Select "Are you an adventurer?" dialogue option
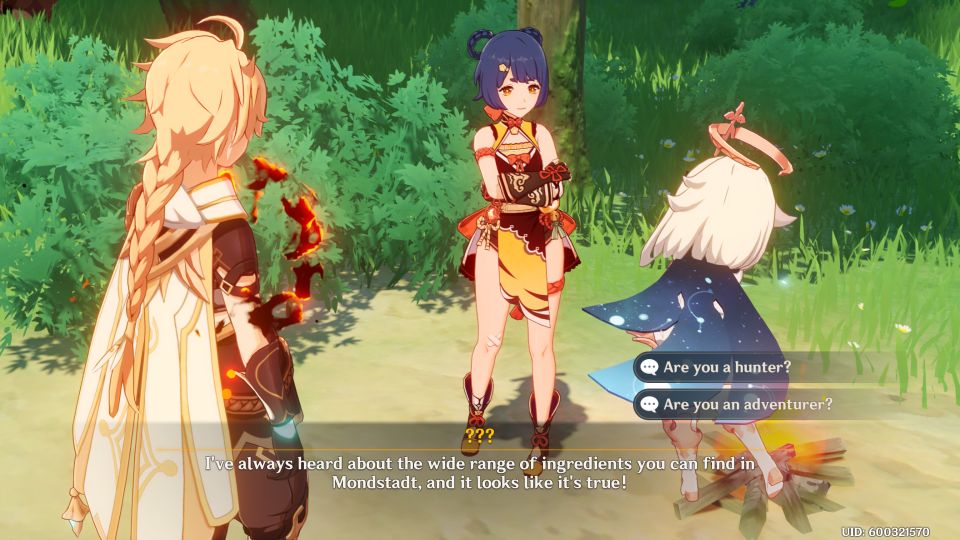The width and height of the screenshot is (960, 540). click(747, 405)
